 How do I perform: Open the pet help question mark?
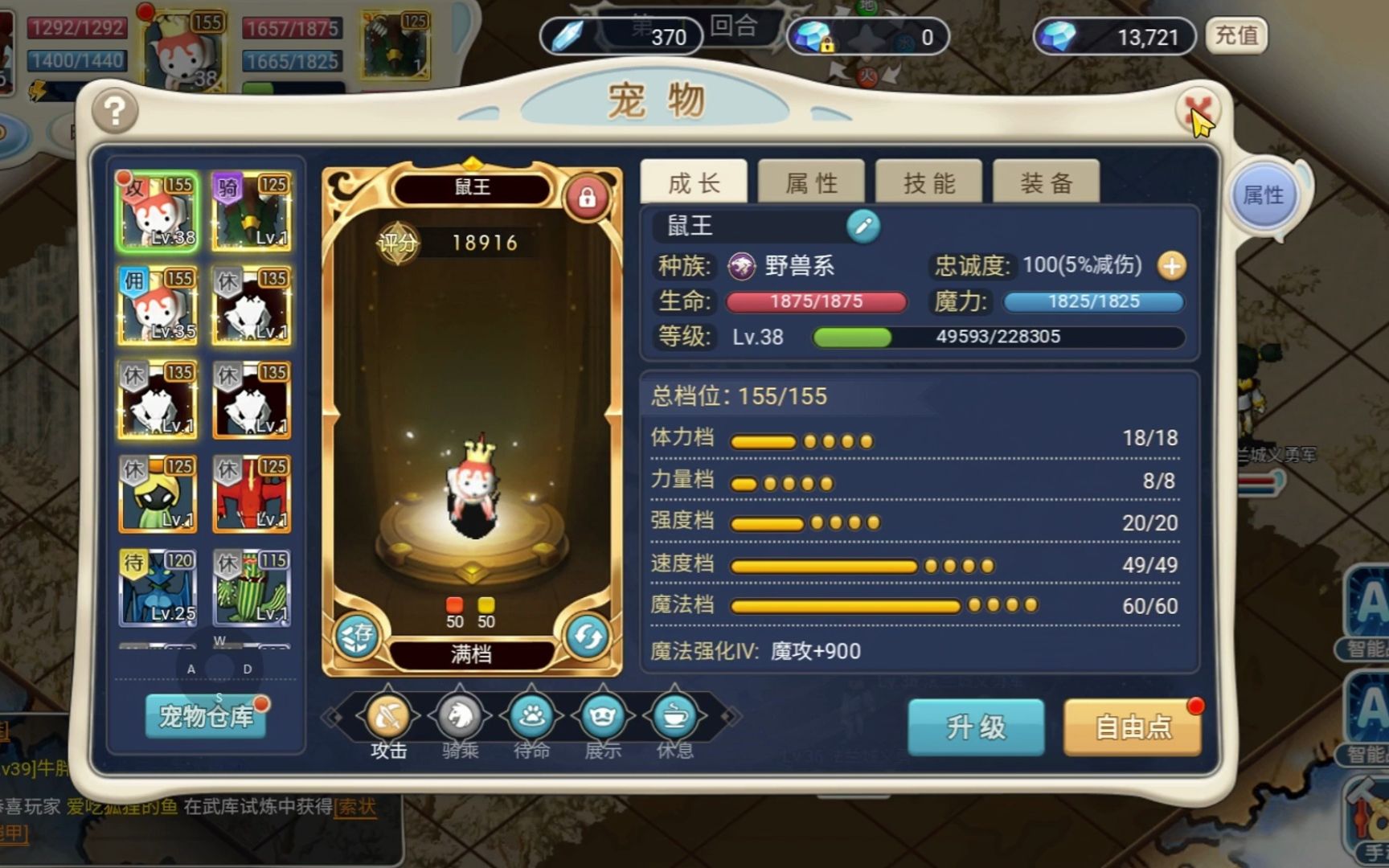(x=115, y=112)
